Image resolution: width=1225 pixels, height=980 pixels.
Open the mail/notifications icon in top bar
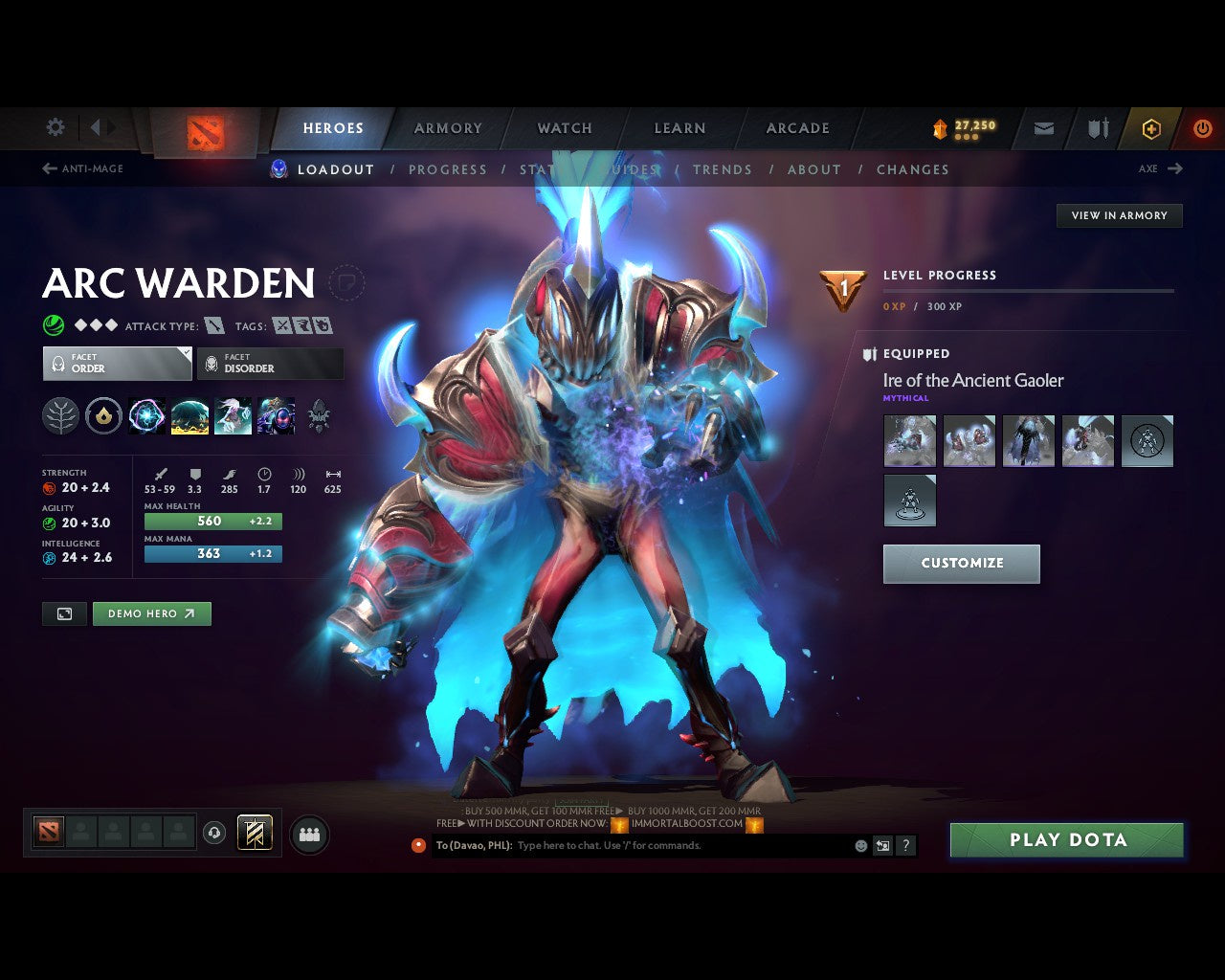1043,128
